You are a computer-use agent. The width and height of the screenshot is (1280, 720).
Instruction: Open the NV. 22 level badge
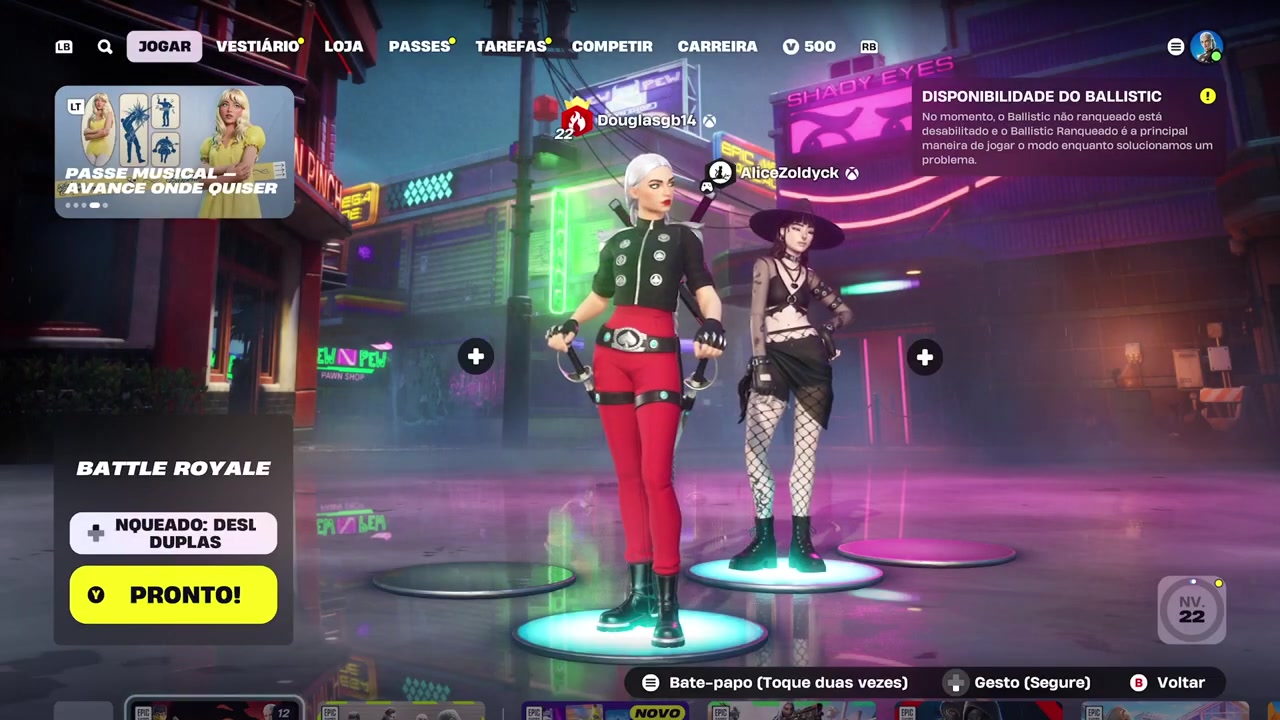click(x=1191, y=608)
